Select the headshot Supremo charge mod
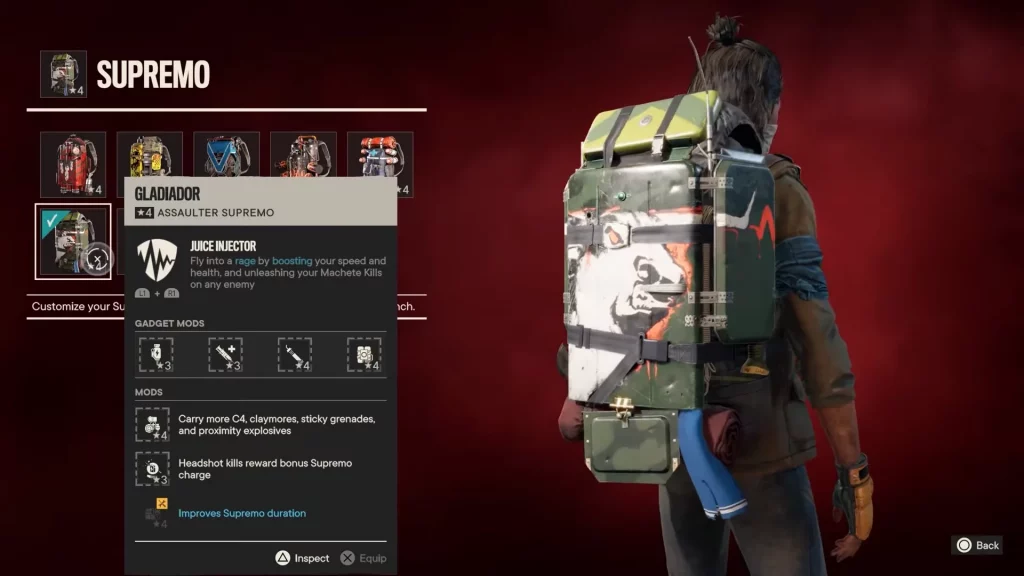This screenshot has height=576, width=1024. (153, 469)
